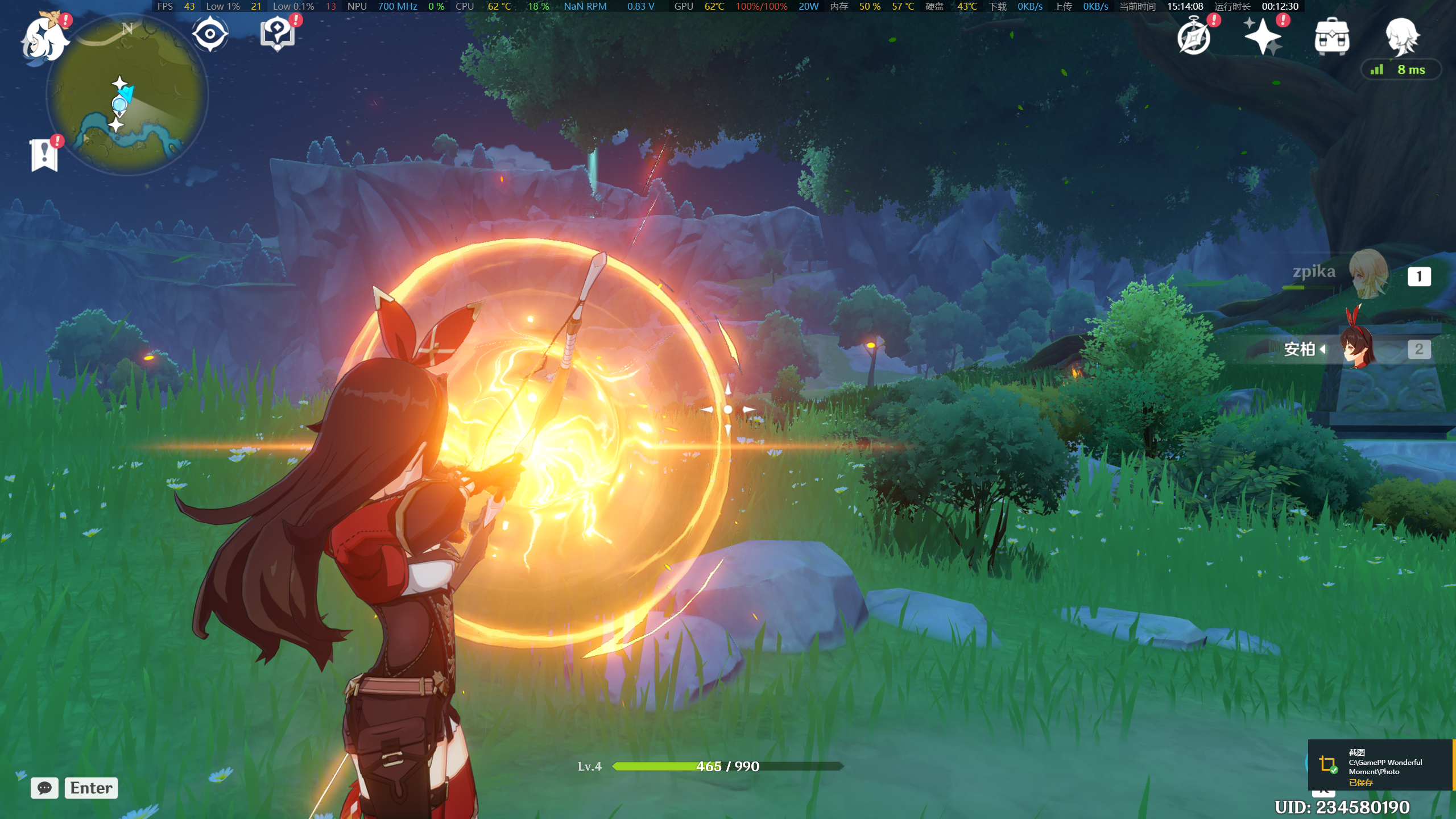The height and width of the screenshot is (819, 1456).
Task: Open the GamePP screenshot saved notification
Action: 1381,766
